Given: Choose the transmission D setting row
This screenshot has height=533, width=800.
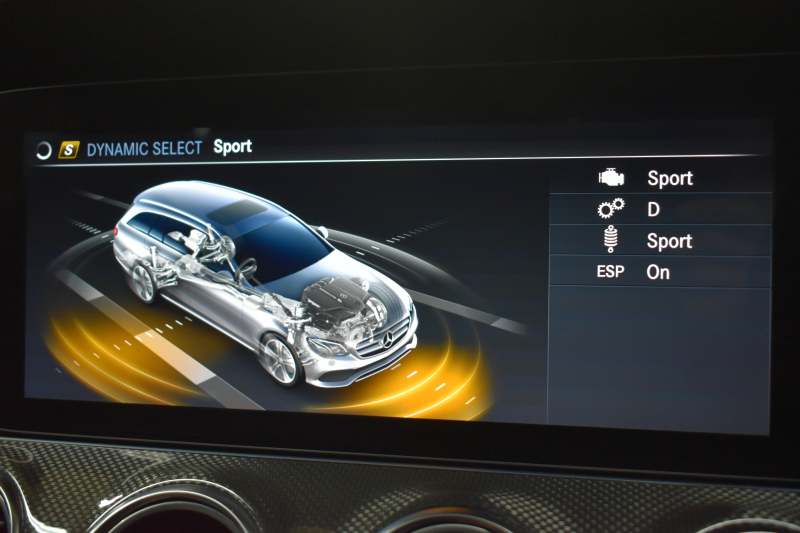Looking at the screenshot, I should click(660, 209).
